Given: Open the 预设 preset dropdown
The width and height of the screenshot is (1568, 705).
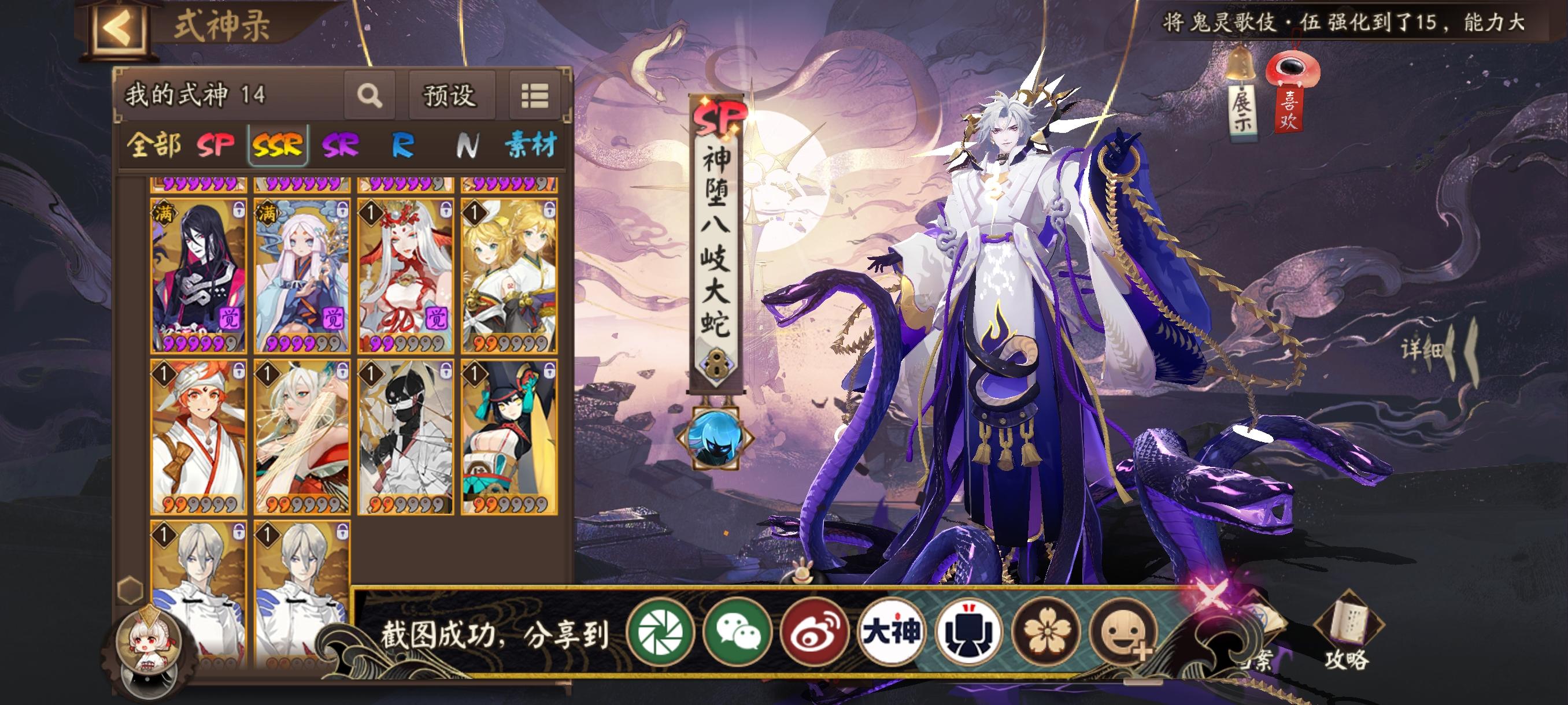Looking at the screenshot, I should point(450,97).
